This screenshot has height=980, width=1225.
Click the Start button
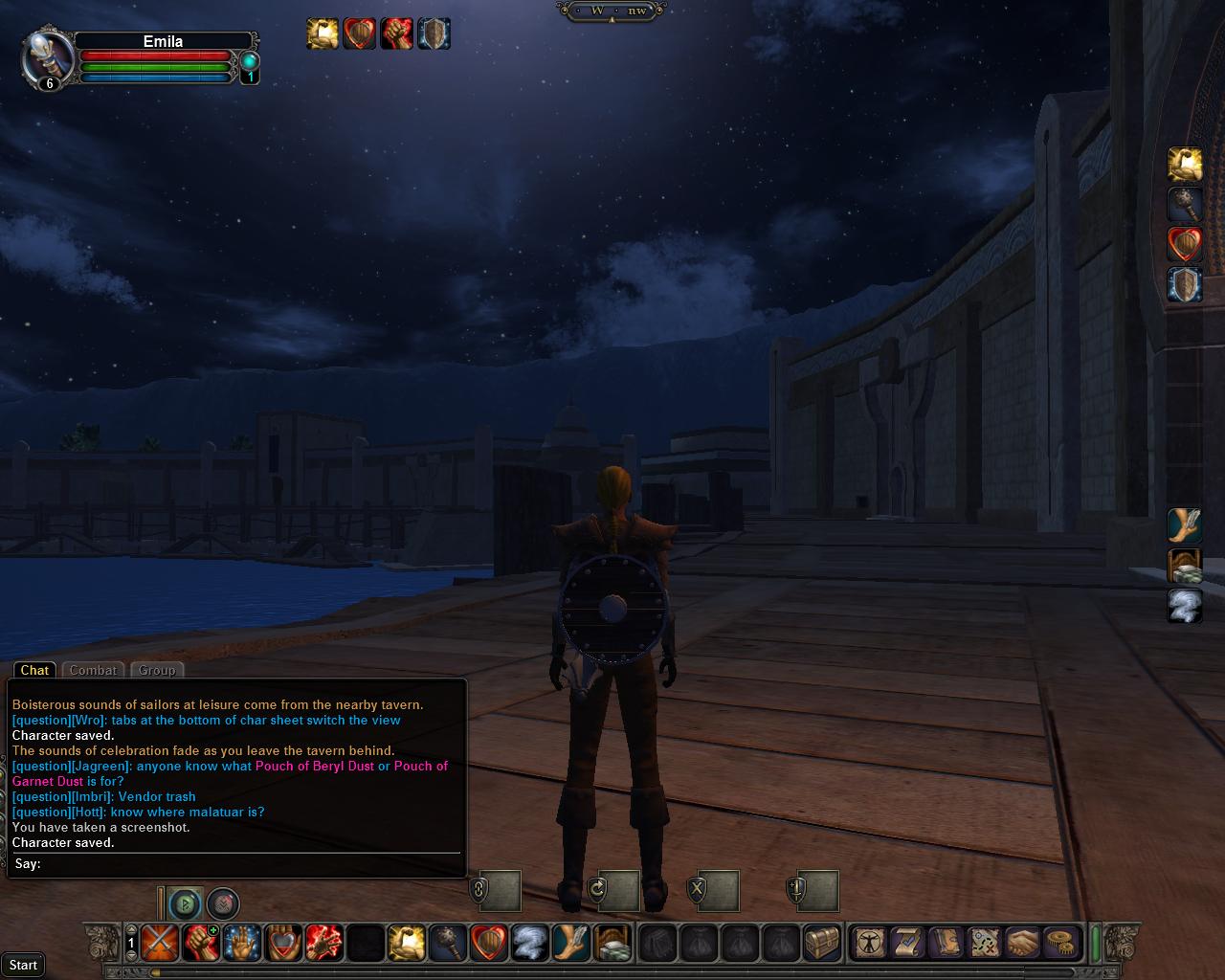[23, 965]
